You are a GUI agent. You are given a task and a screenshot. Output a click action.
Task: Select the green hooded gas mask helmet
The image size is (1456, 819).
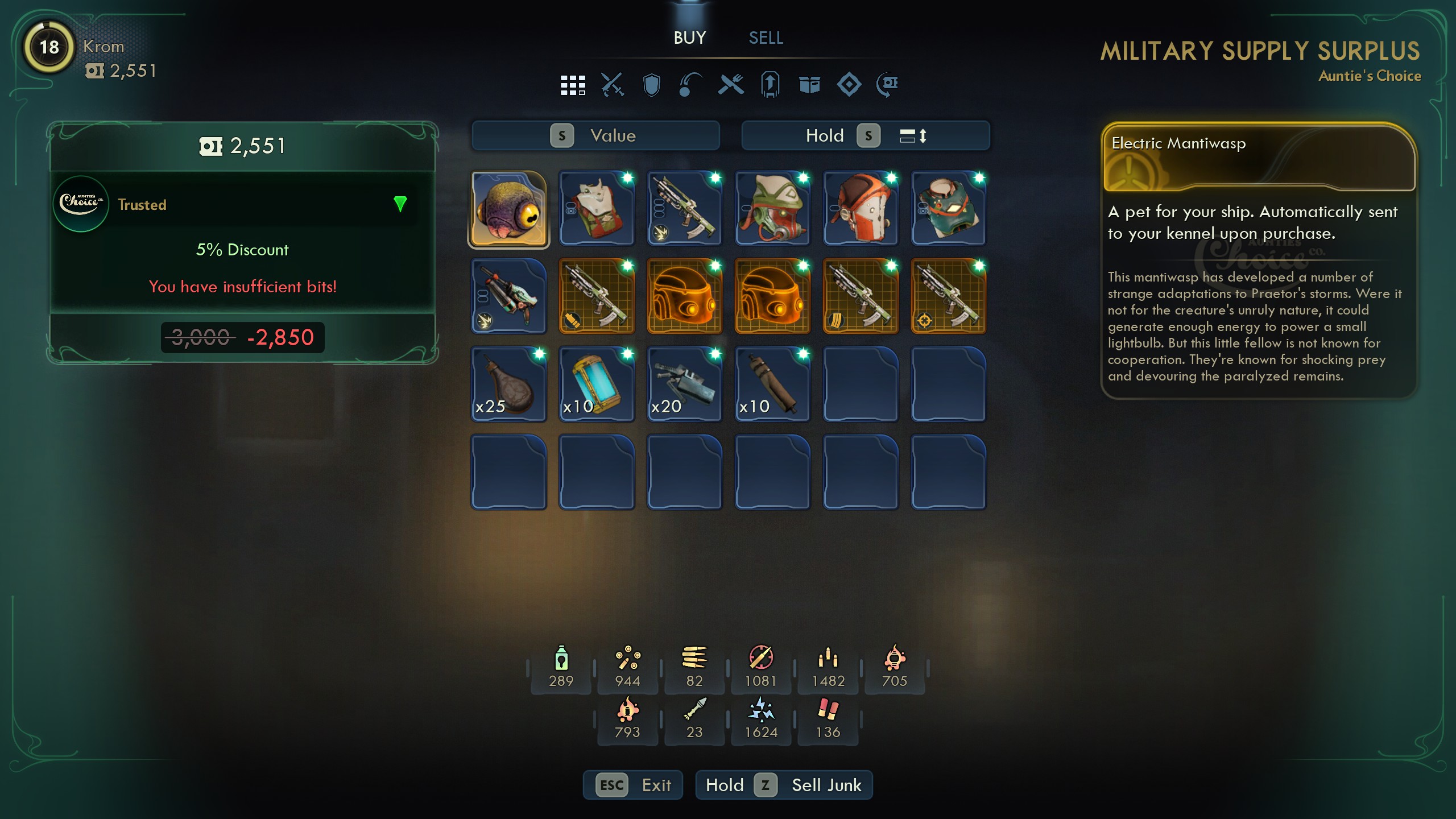772,209
